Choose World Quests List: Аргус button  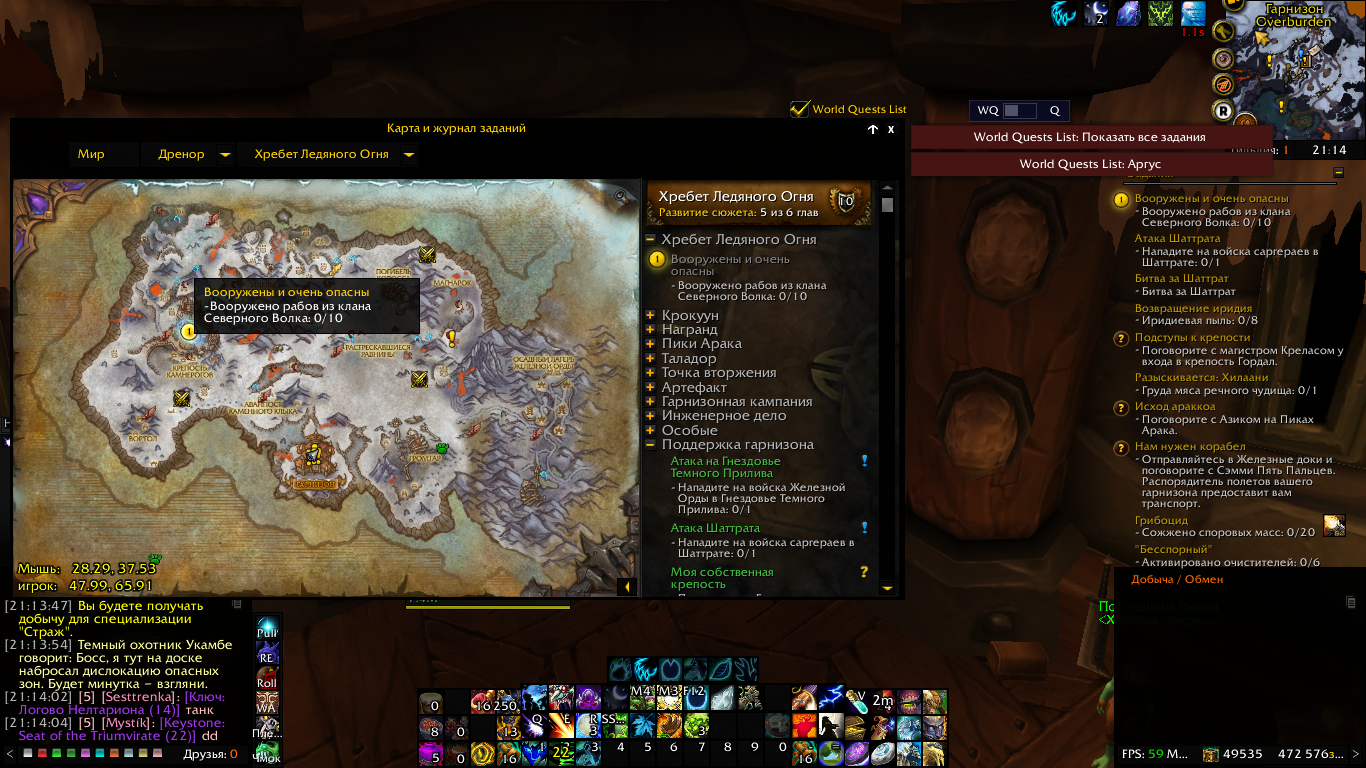tap(1090, 164)
